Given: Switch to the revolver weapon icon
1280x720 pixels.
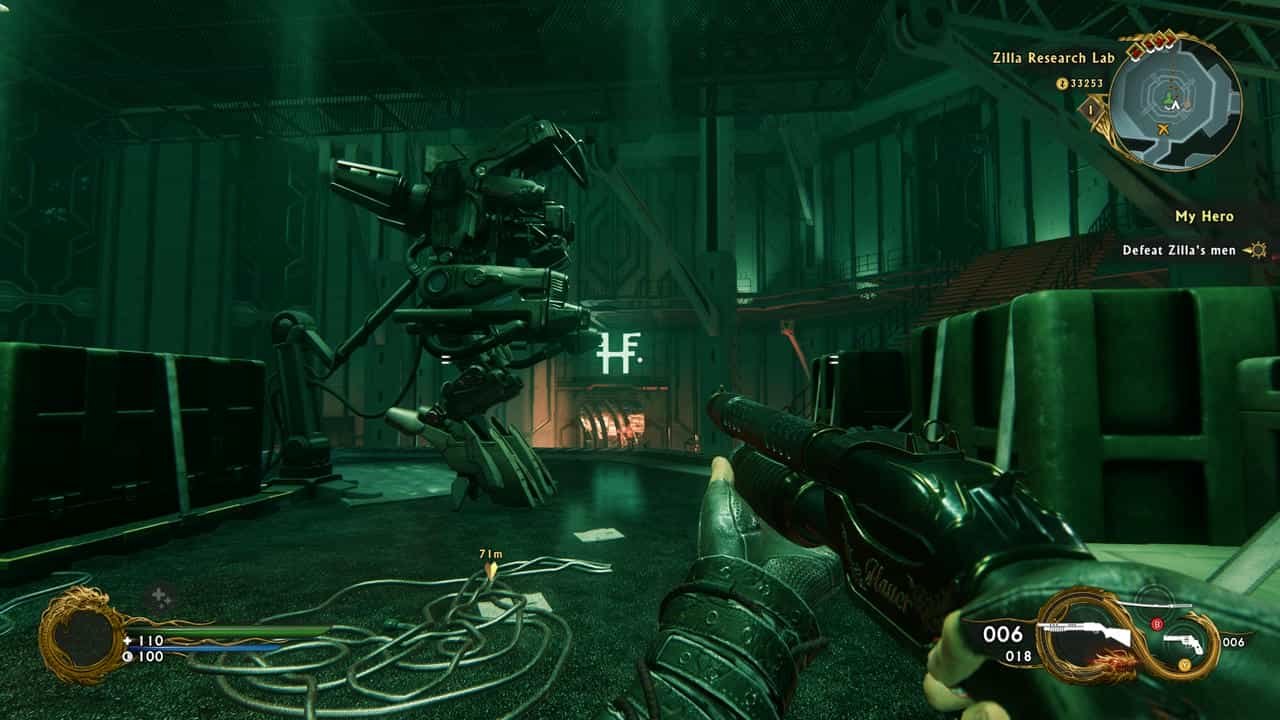Looking at the screenshot, I should point(1189,643).
